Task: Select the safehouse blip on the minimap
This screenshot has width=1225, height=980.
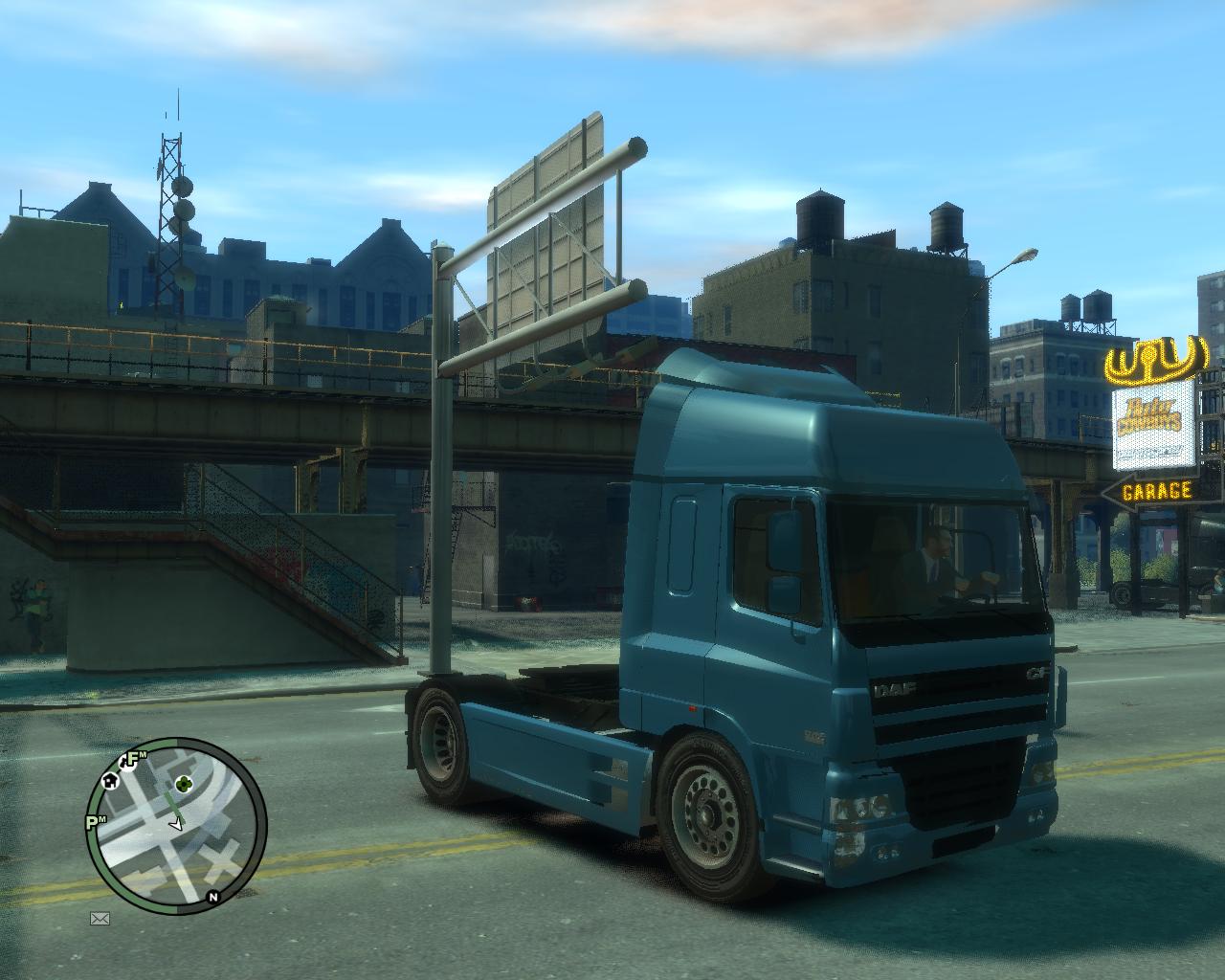Action: pos(111,780)
